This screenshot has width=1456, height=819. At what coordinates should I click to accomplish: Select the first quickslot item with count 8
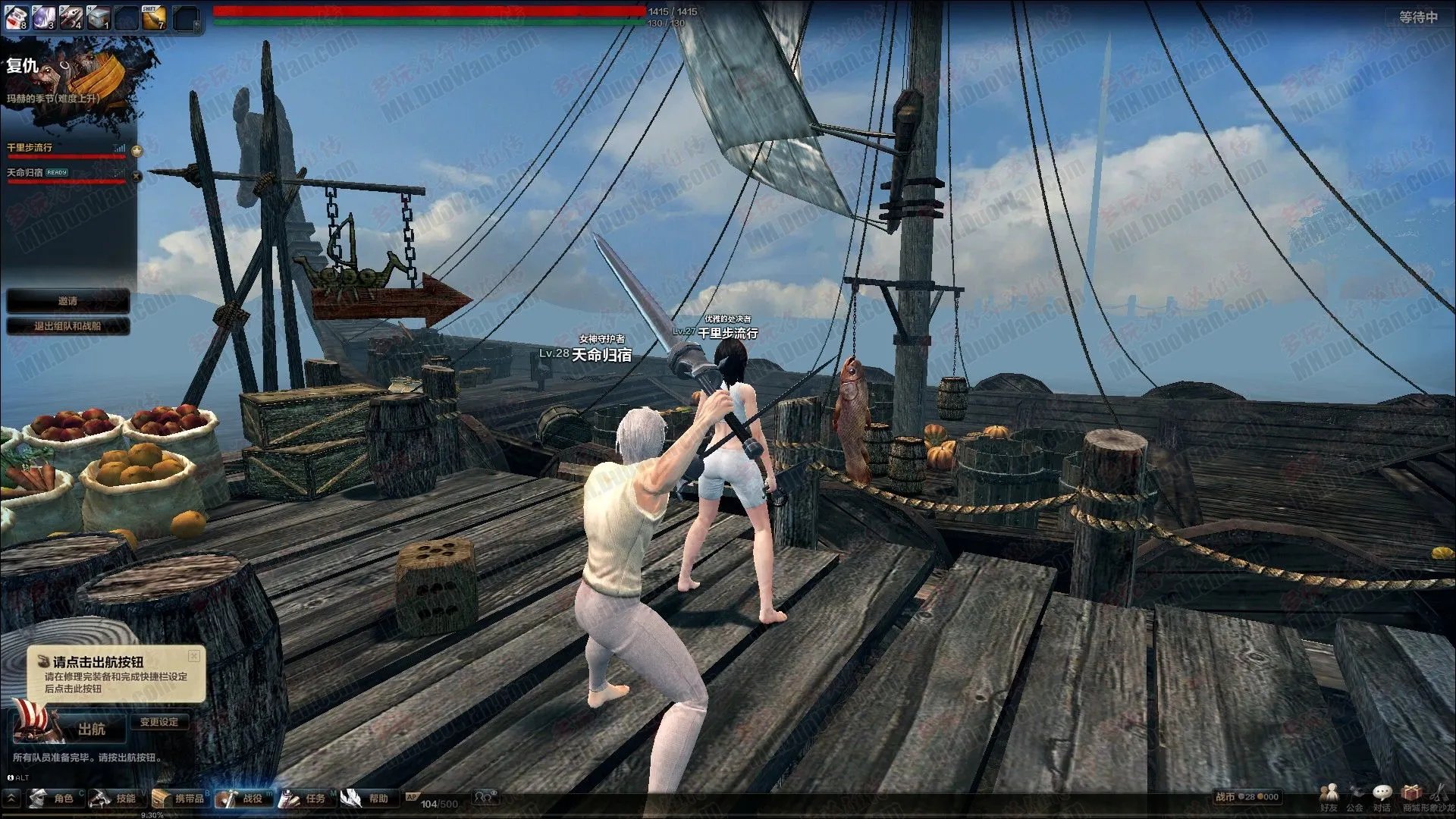pyautogui.click(x=17, y=17)
